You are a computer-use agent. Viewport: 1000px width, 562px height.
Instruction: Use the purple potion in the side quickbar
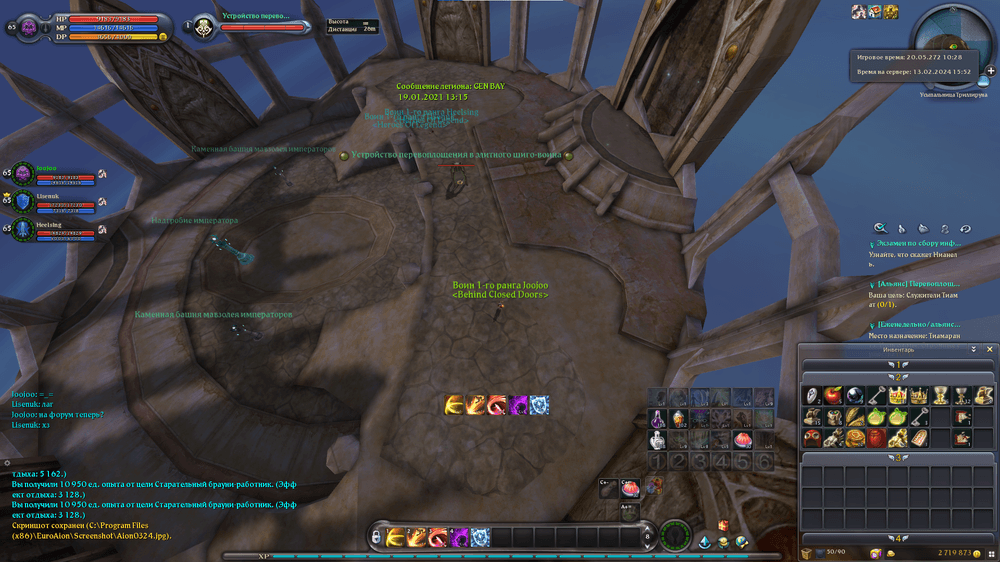point(658,417)
